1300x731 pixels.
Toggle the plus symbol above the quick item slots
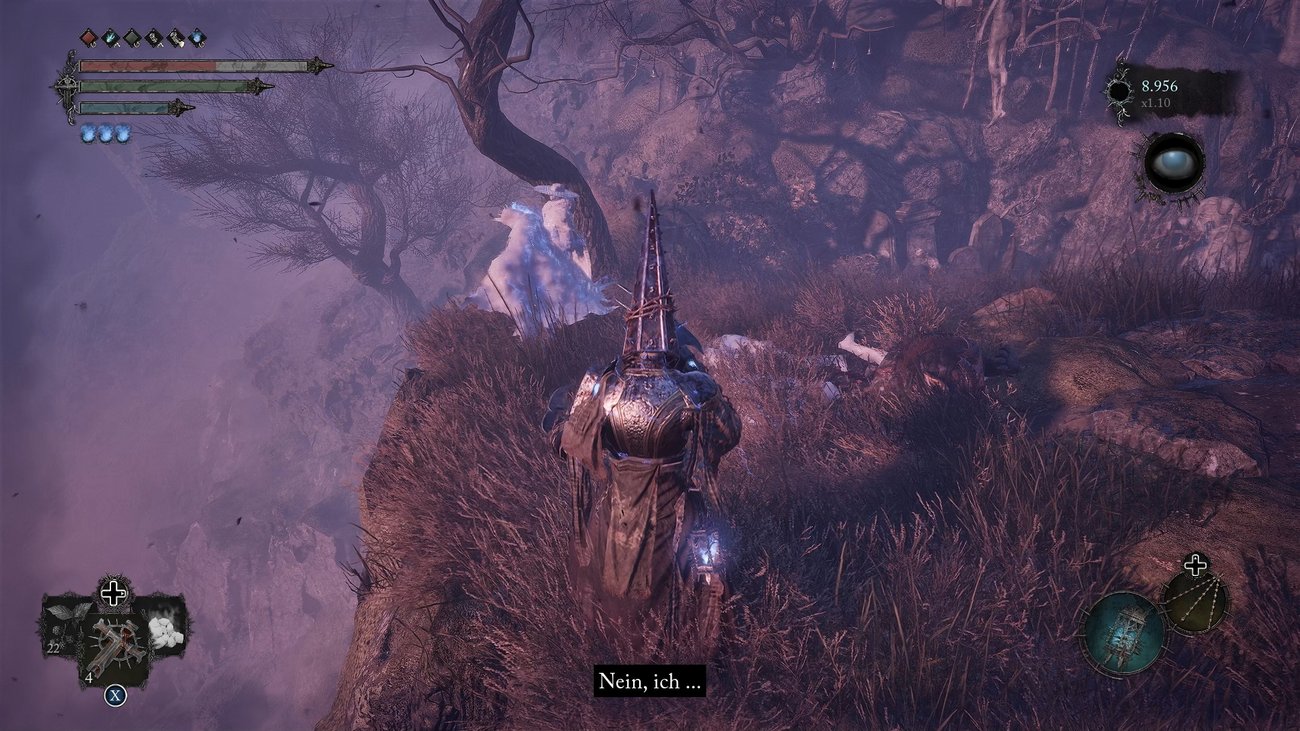pos(114,591)
